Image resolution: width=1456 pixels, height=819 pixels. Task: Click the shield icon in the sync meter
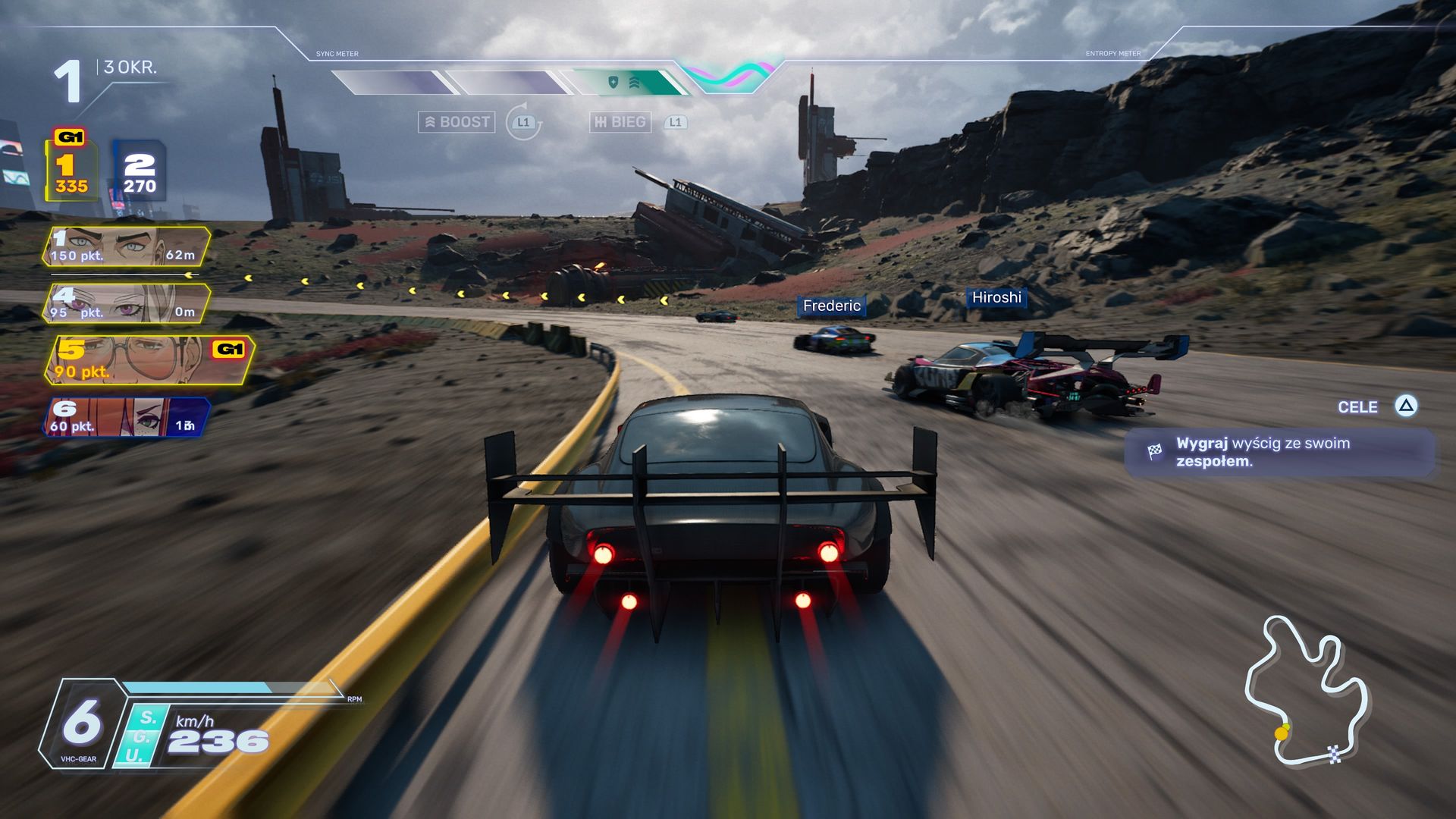tap(613, 82)
